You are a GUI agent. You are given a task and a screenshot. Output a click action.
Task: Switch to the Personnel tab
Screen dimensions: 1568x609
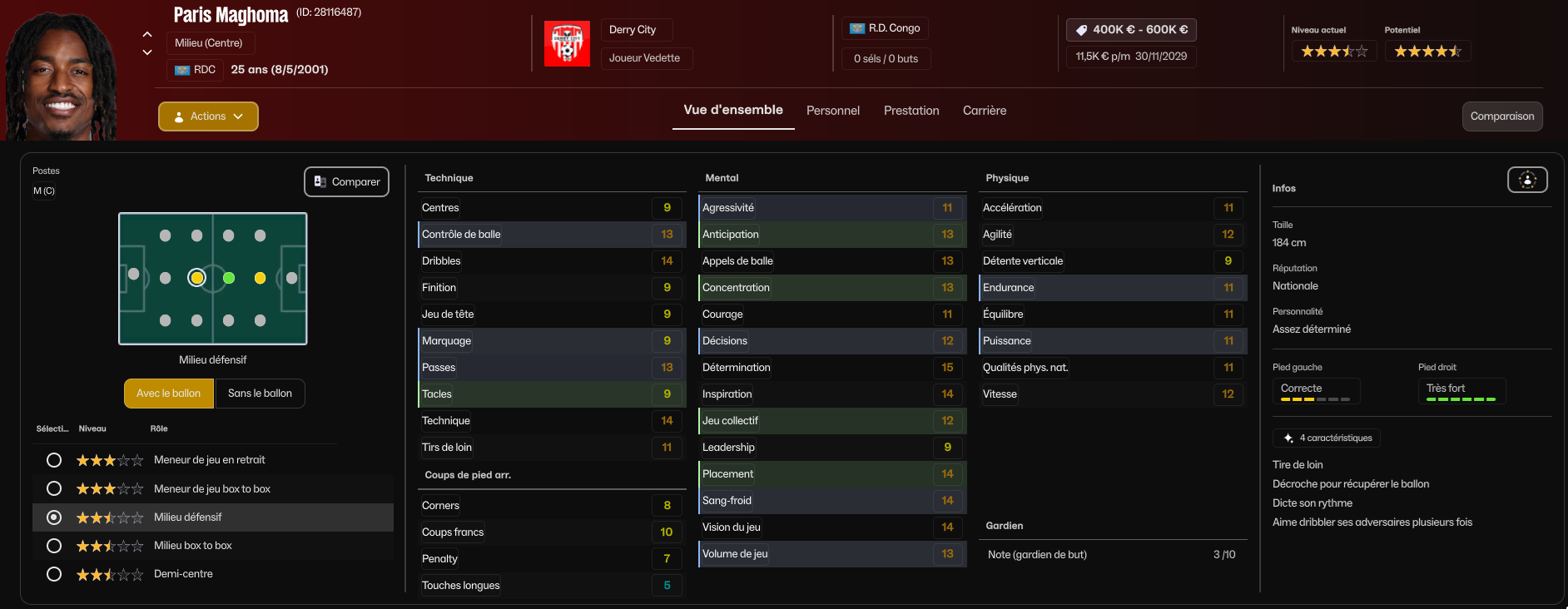click(x=832, y=111)
